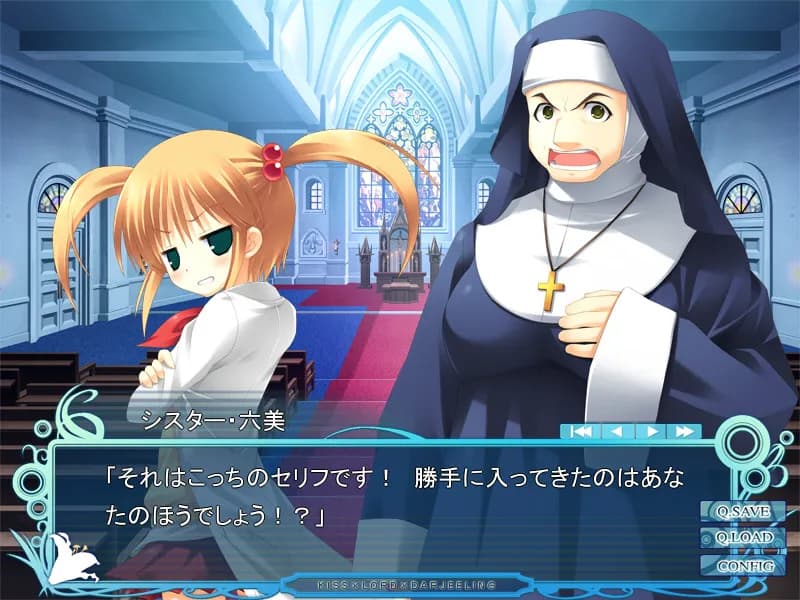Viewport: 800px width, 600px height.
Task: Activate the fast-forward skip button
Action: pyautogui.click(x=685, y=431)
